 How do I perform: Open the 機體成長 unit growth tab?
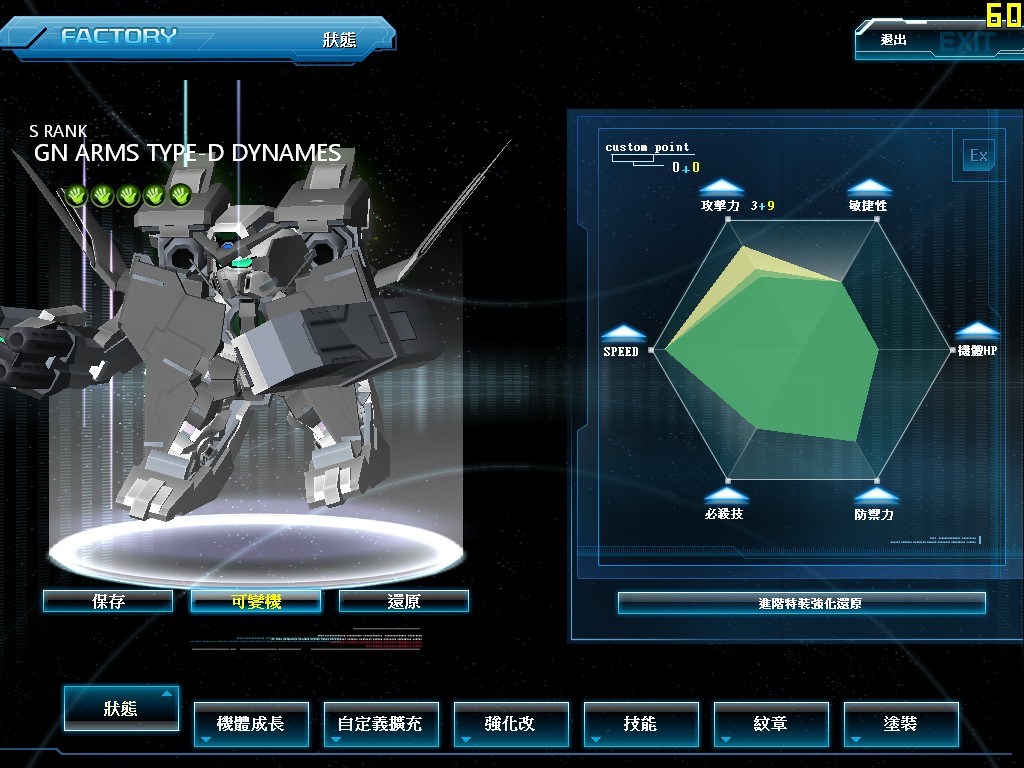(x=251, y=723)
